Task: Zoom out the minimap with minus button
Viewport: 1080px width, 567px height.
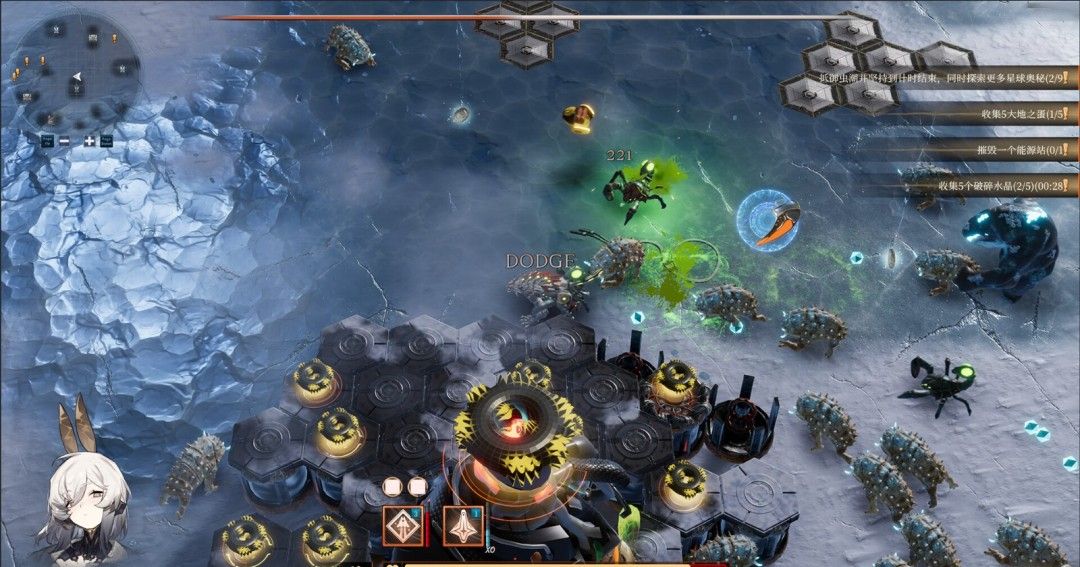Action: pos(64,141)
